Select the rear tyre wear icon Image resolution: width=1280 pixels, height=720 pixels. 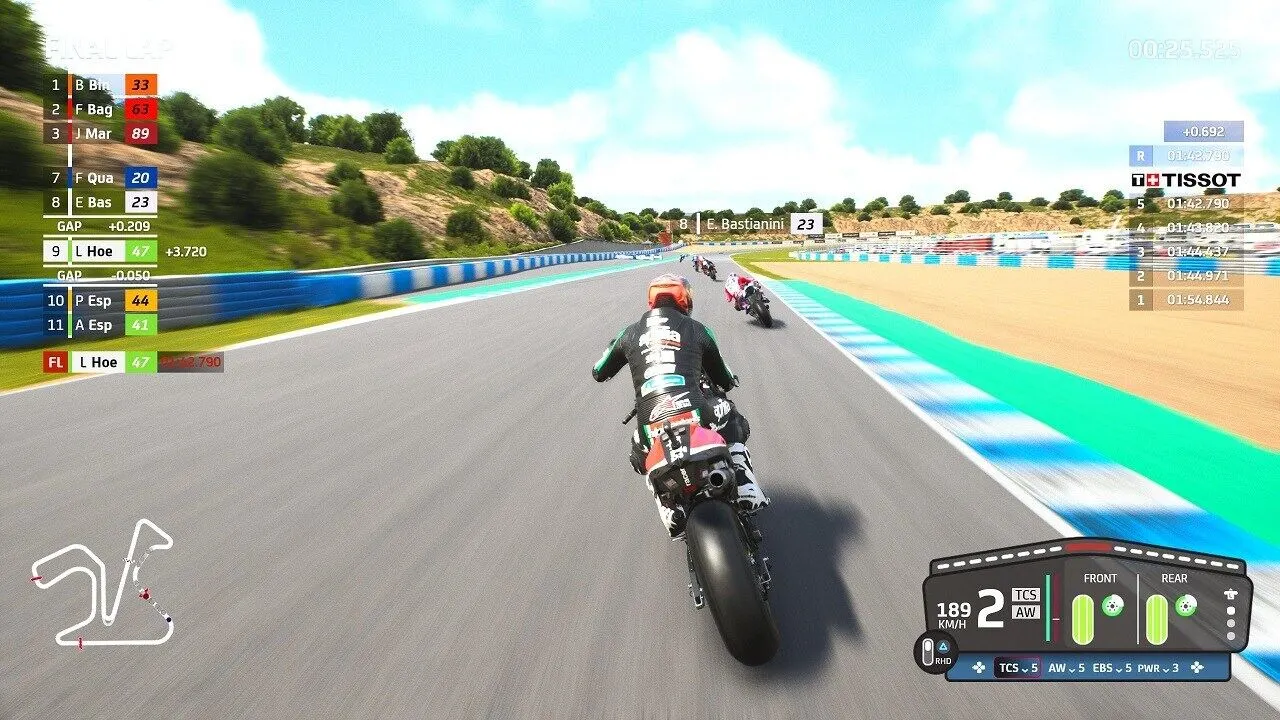[1156, 617]
